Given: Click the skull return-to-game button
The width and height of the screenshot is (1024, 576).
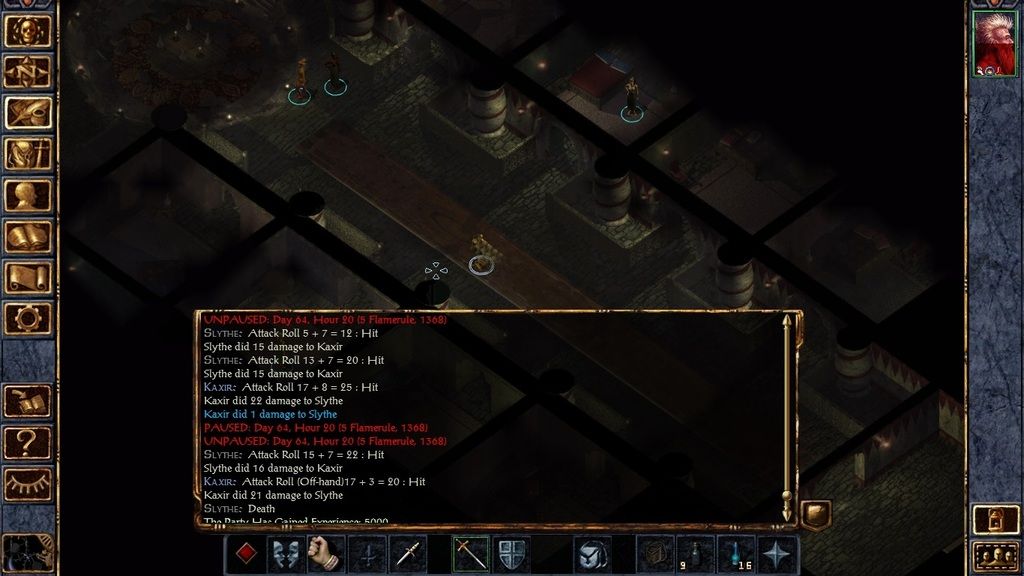Looking at the screenshot, I should pos(28,29).
